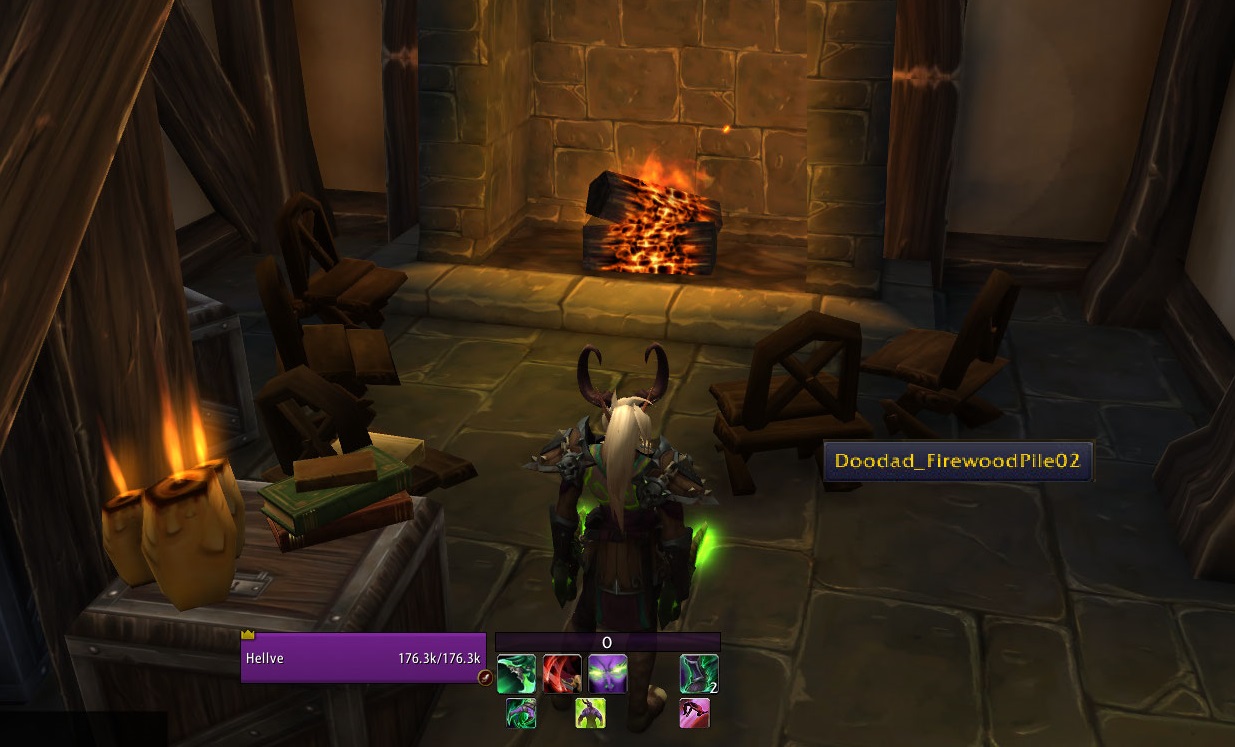The height and width of the screenshot is (747, 1235).
Task: Activate the red Chaos Strike ability
Action: click(x=562, y=674)
